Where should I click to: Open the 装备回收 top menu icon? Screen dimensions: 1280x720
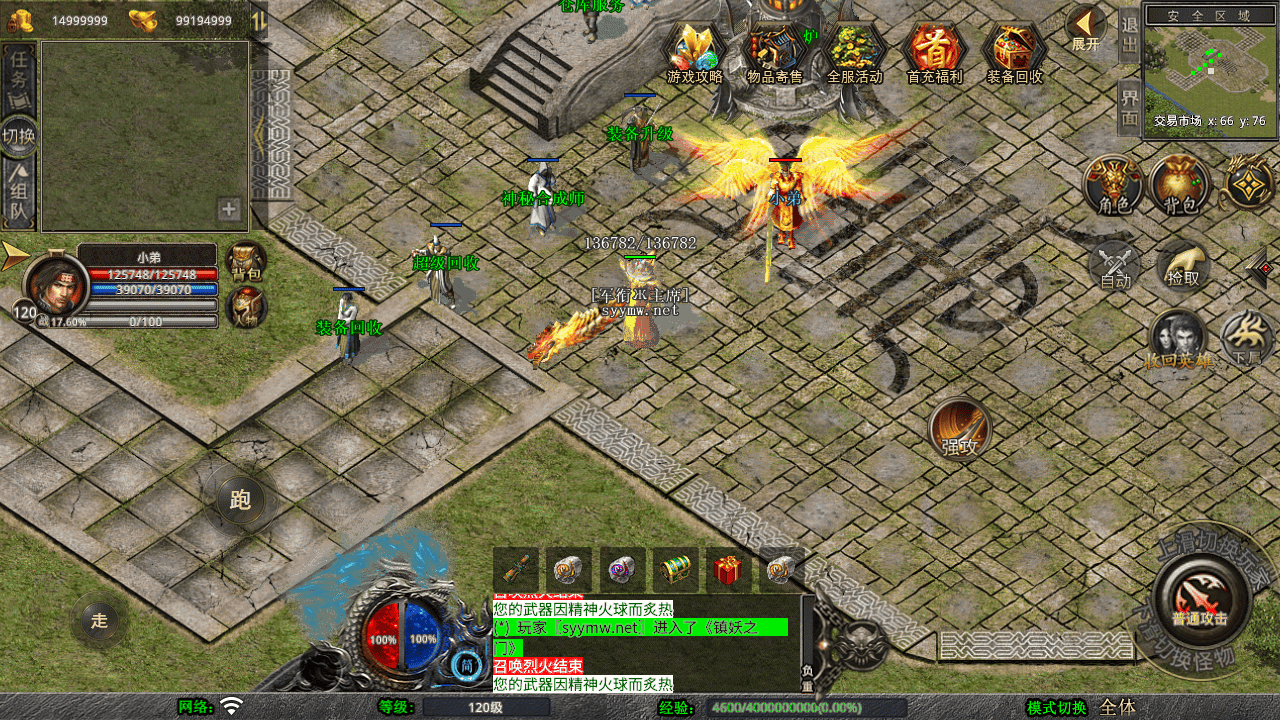pos(1014,52)
